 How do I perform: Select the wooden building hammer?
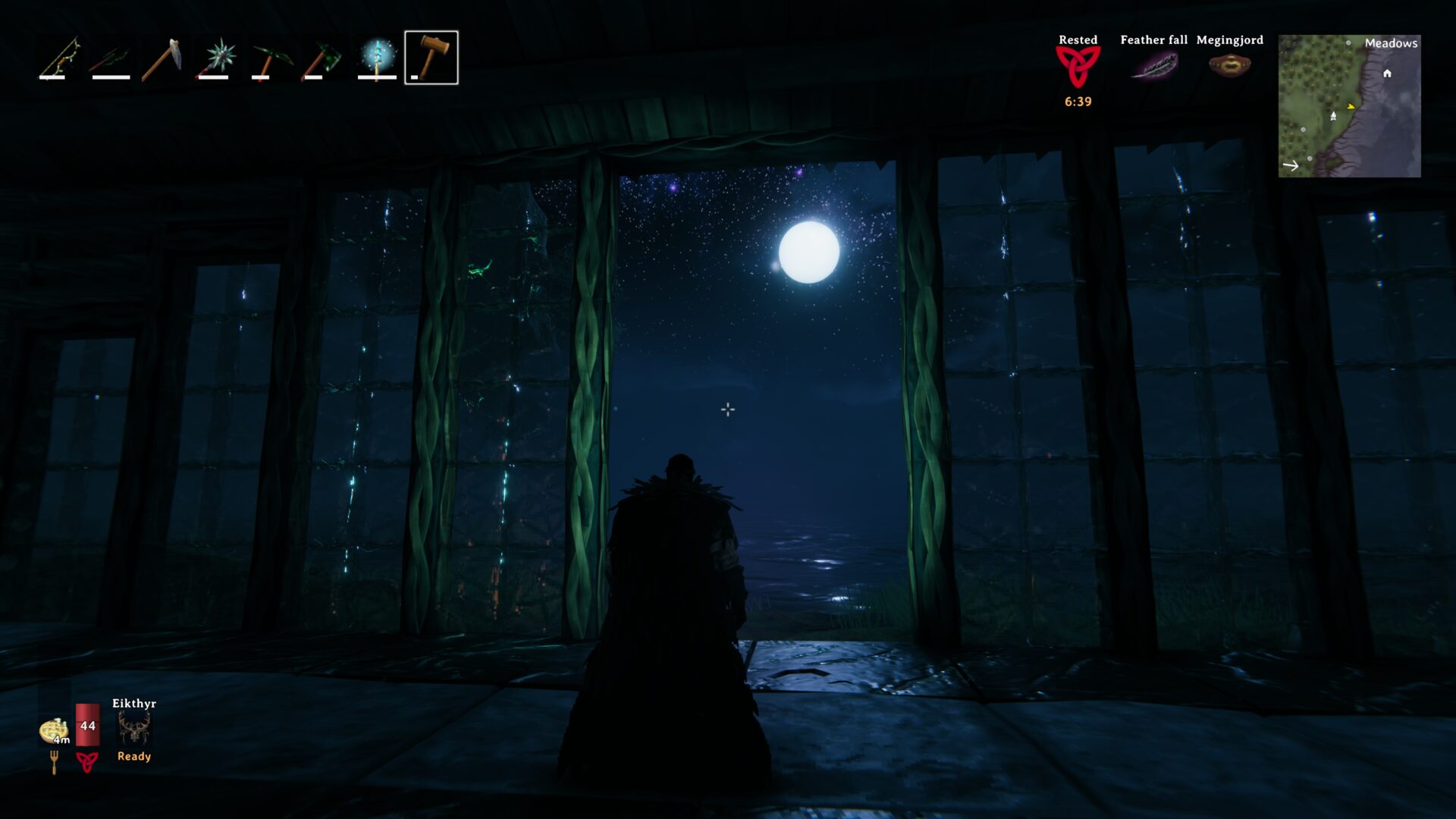[x=431, y=58]
